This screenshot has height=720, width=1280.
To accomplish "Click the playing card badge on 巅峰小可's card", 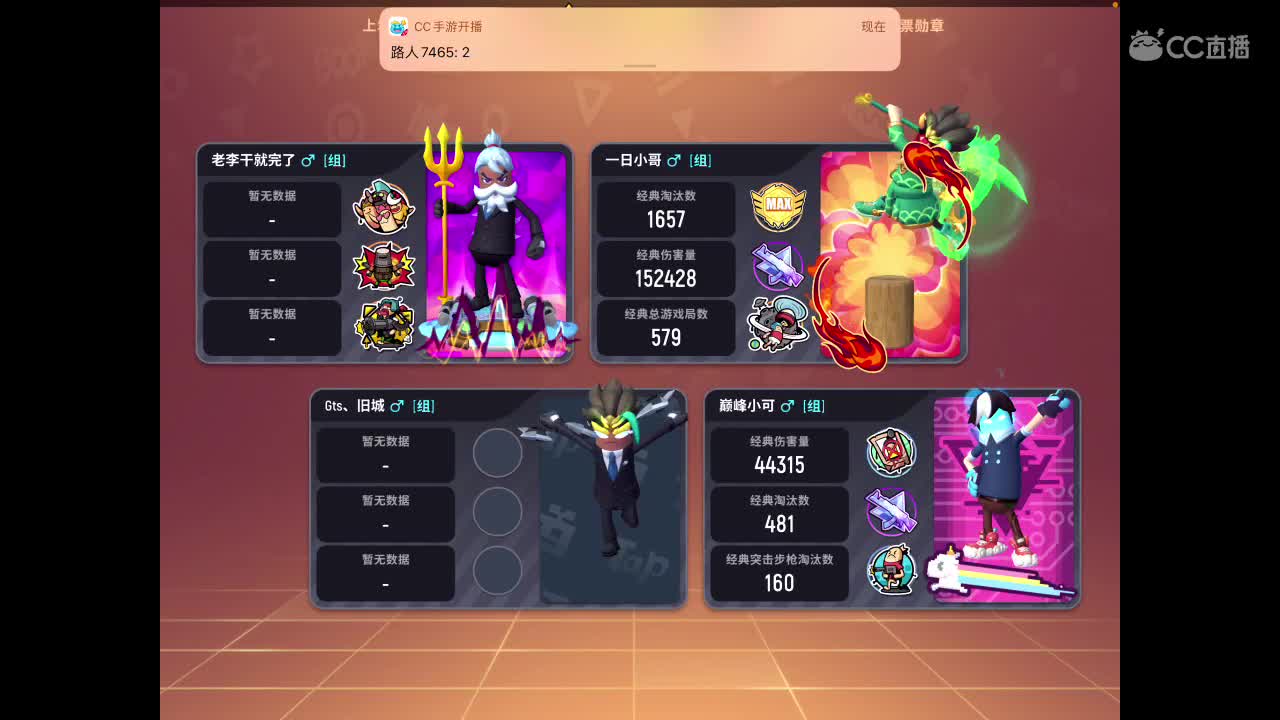I will pyautogui.click(x=891, y=454).
